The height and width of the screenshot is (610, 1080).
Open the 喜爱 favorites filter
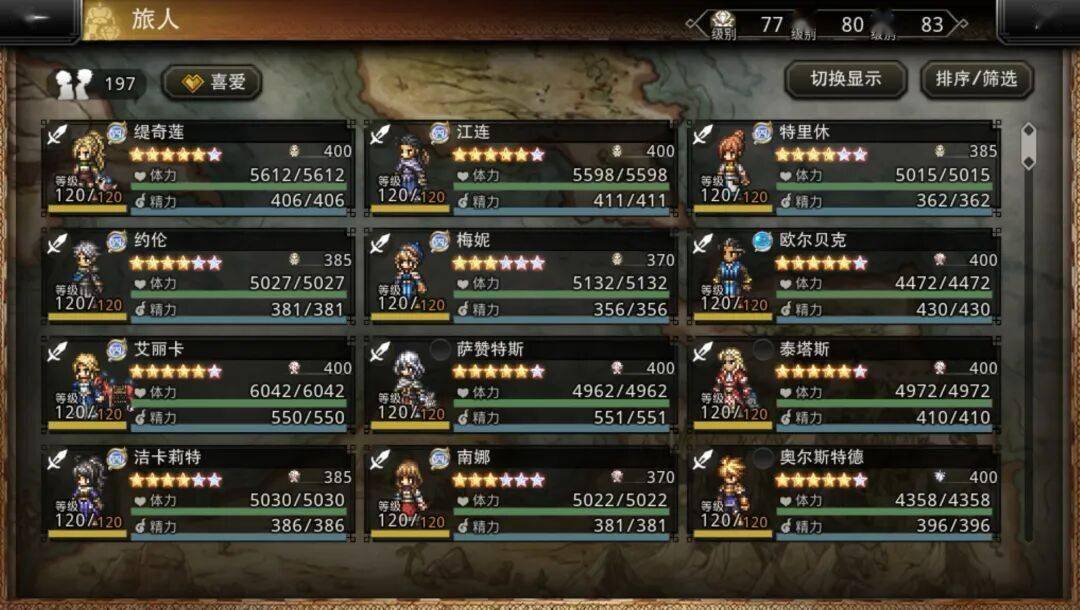tap(212, 83)
